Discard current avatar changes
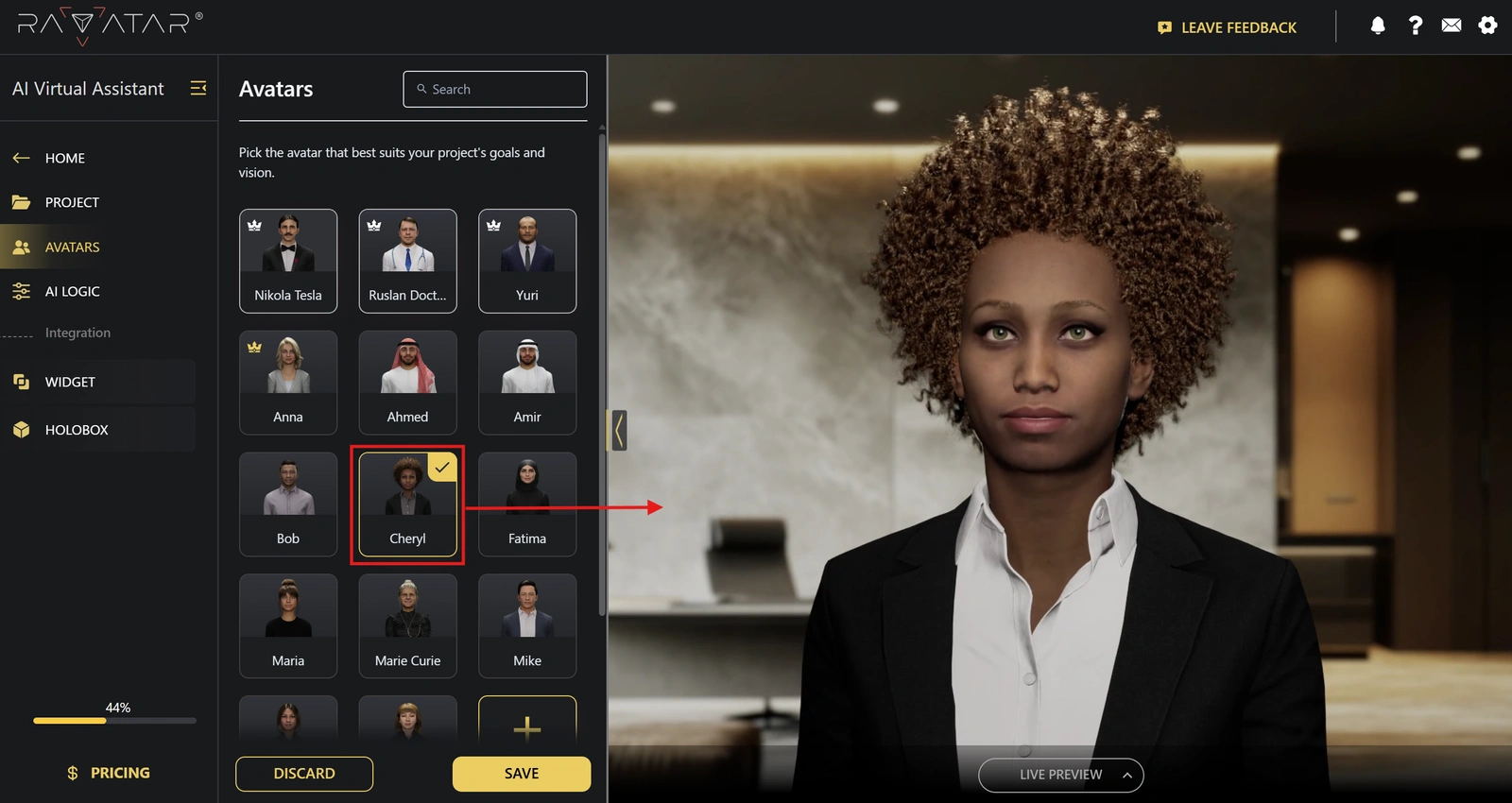Image resolution: width=1512 pixels, height=803 pixels. 303,773
